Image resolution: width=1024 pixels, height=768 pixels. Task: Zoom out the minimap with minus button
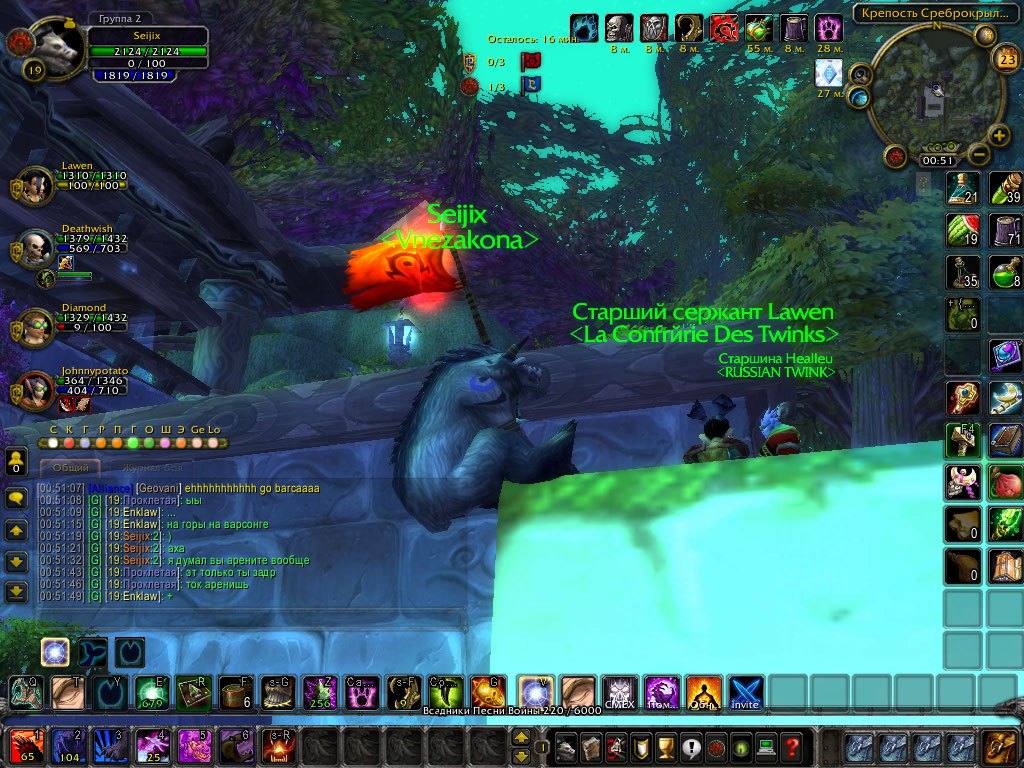point(978,155)
